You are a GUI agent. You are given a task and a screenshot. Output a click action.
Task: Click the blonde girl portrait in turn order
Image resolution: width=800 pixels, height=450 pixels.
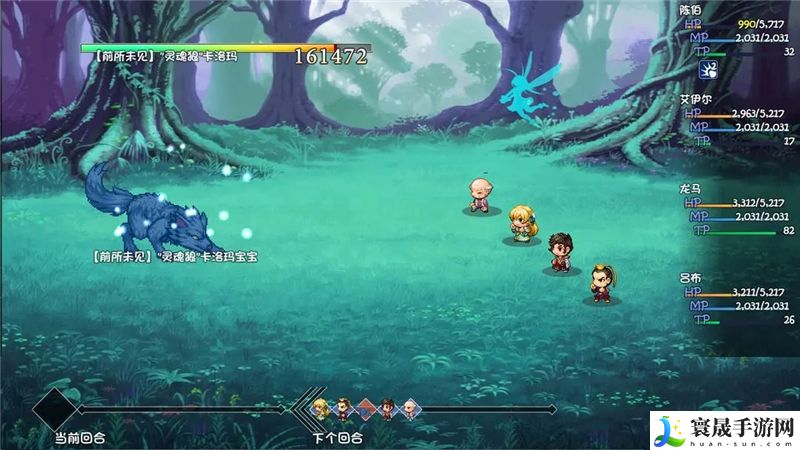click(321, 408)
